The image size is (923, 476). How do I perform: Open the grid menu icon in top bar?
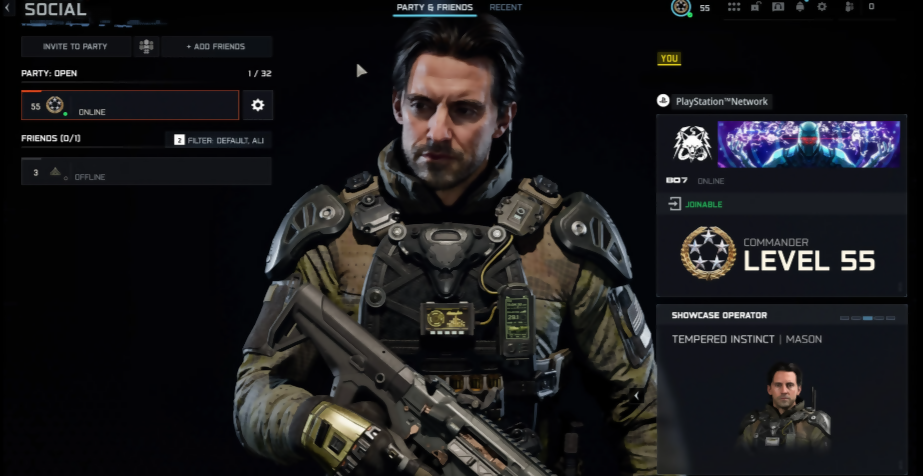734,7
